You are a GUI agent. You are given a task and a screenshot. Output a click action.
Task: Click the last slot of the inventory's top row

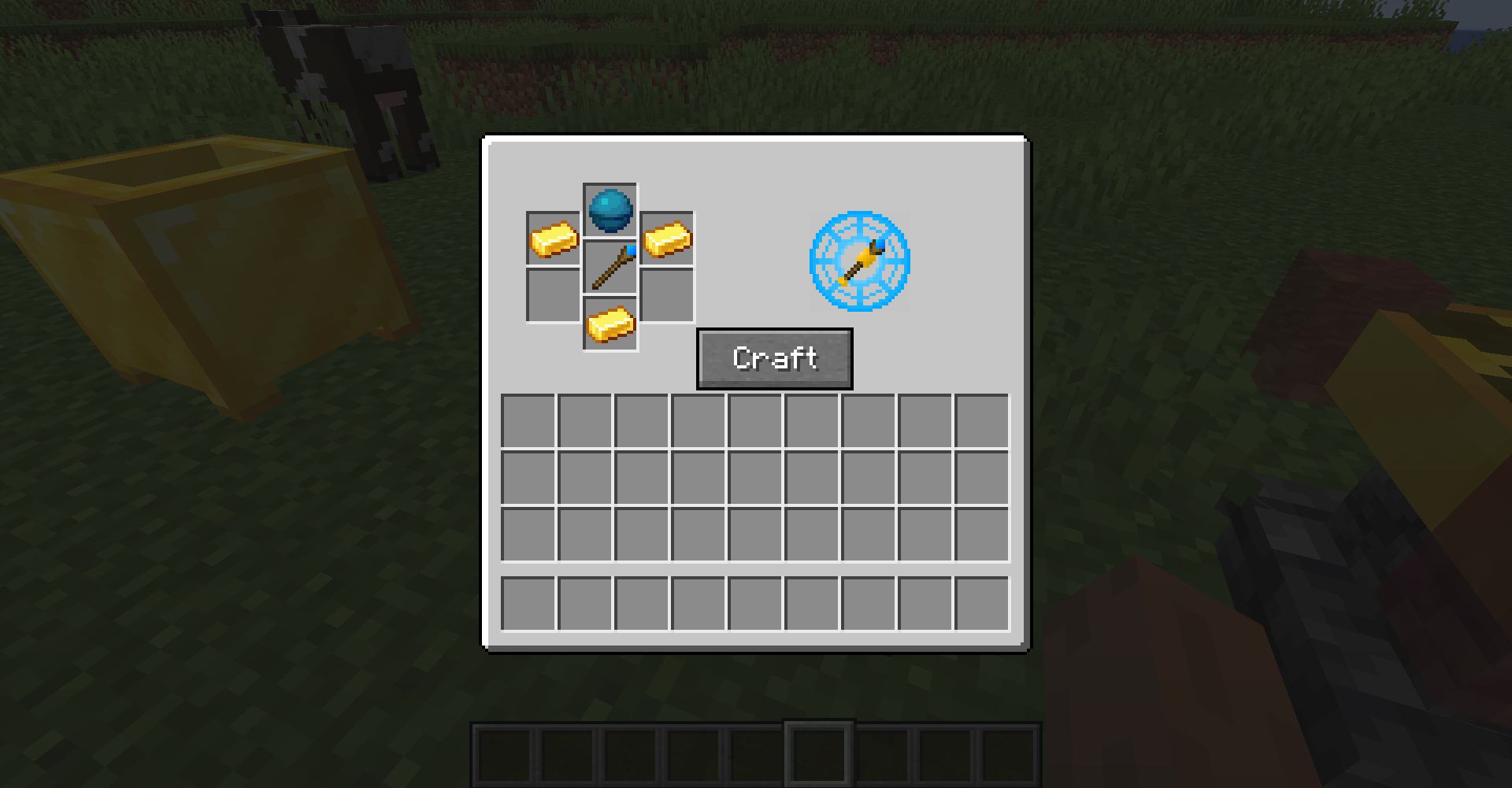(982, 420)
